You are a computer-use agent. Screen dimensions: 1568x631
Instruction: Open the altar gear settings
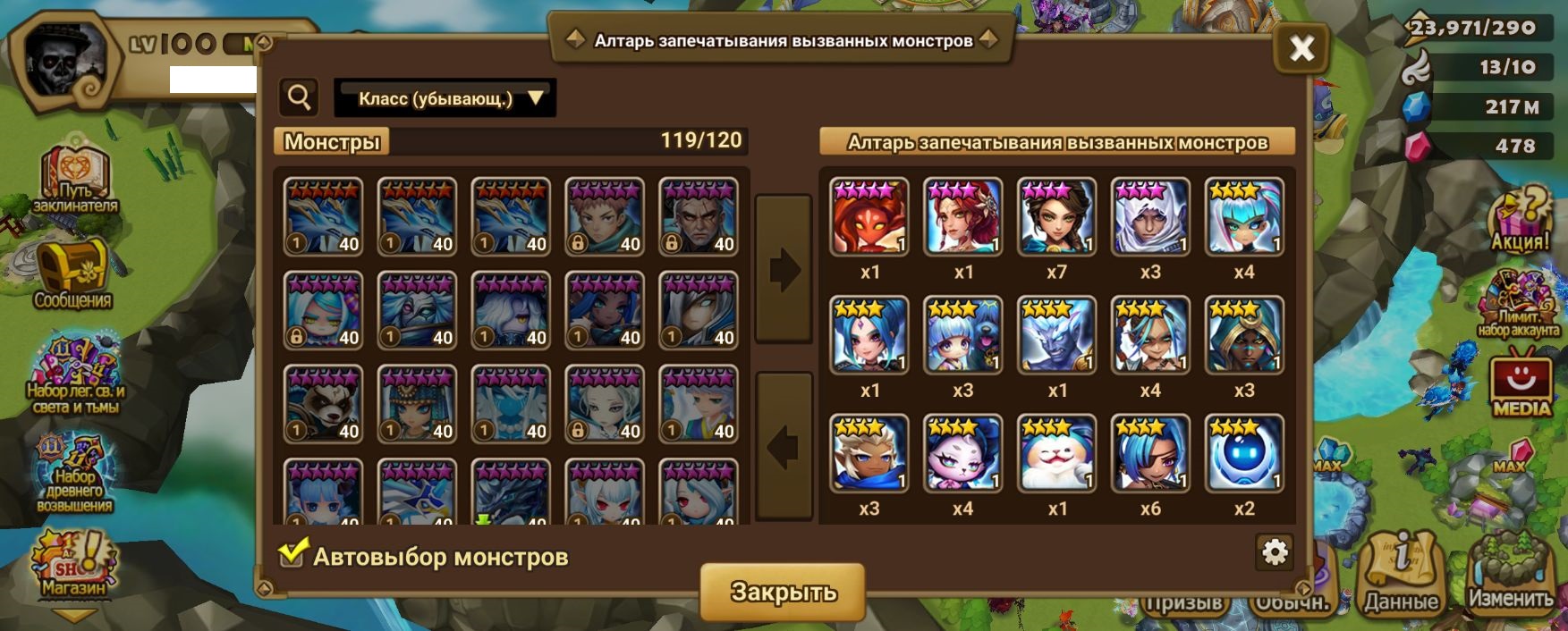1275,553
